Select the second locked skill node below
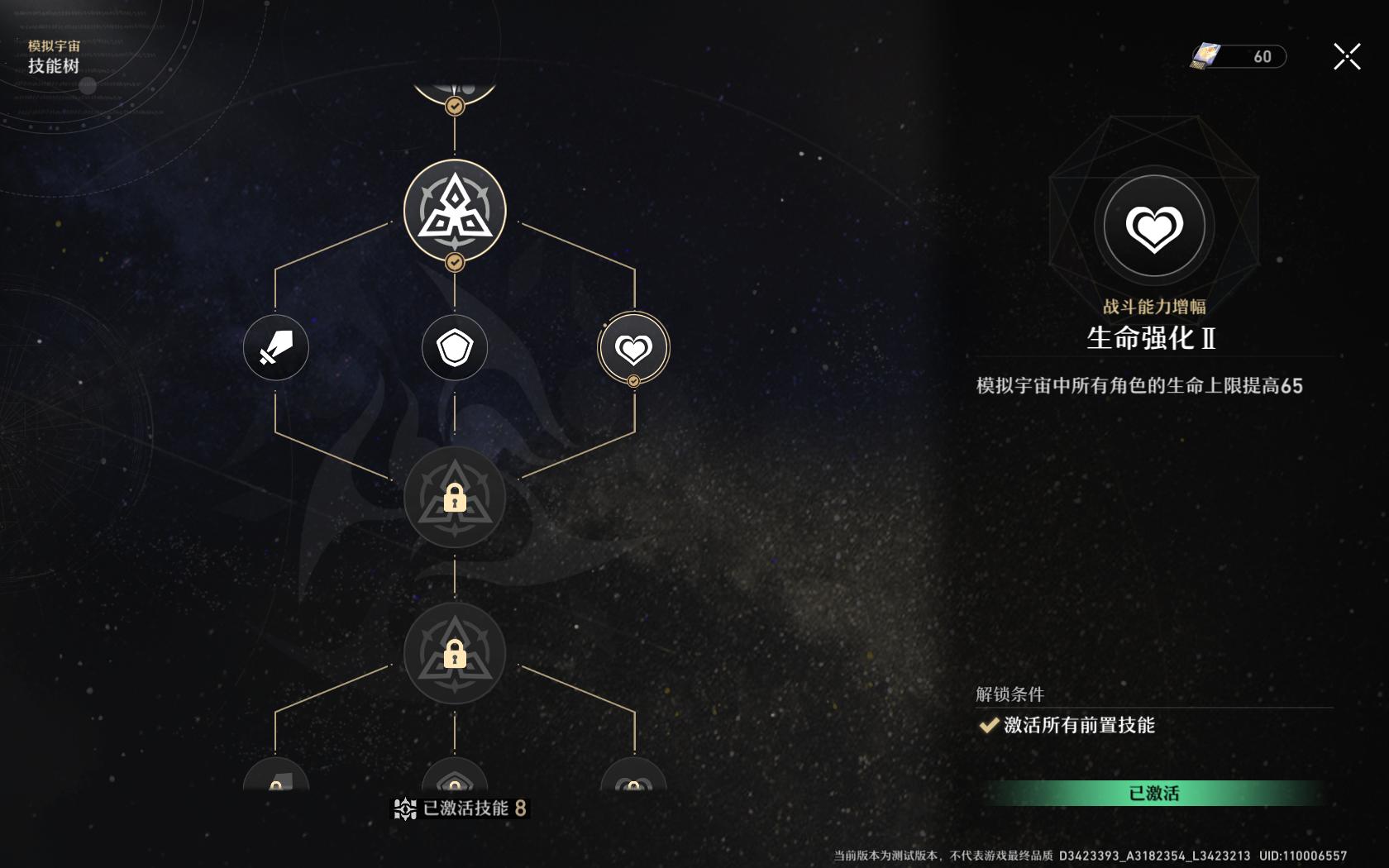Viewport: 1389px width, 868px height. (454, 653)
